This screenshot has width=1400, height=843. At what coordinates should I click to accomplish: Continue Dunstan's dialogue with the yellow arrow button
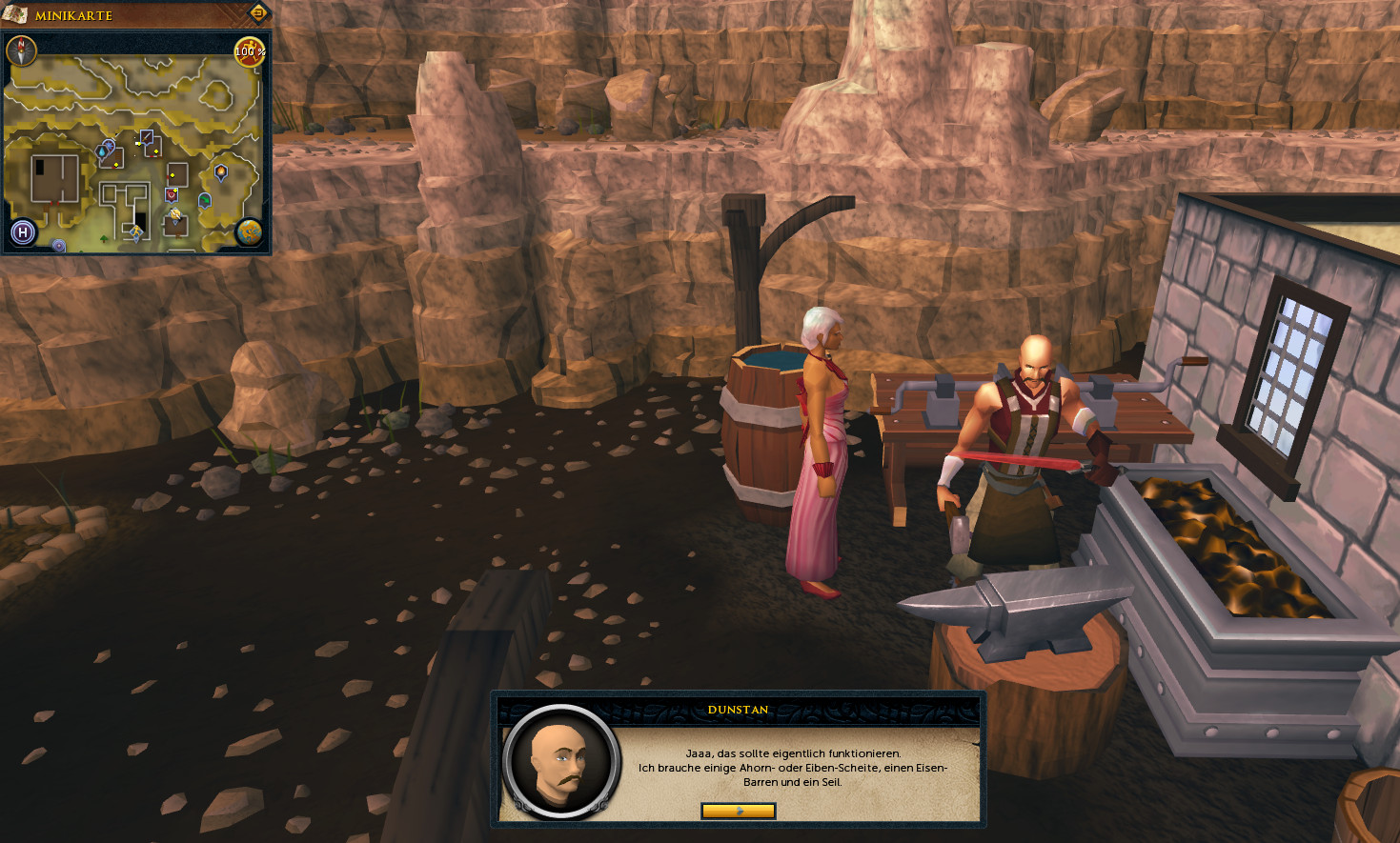[x=738, y=811]
